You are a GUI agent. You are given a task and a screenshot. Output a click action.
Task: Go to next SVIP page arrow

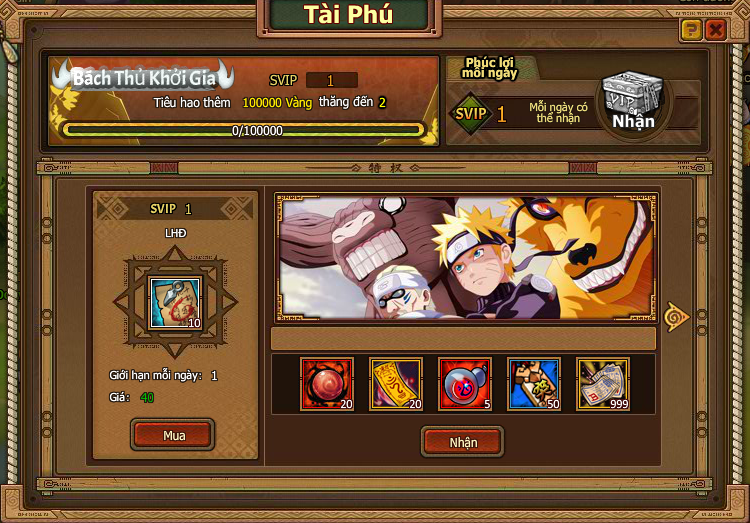click(x=677, y=317)
